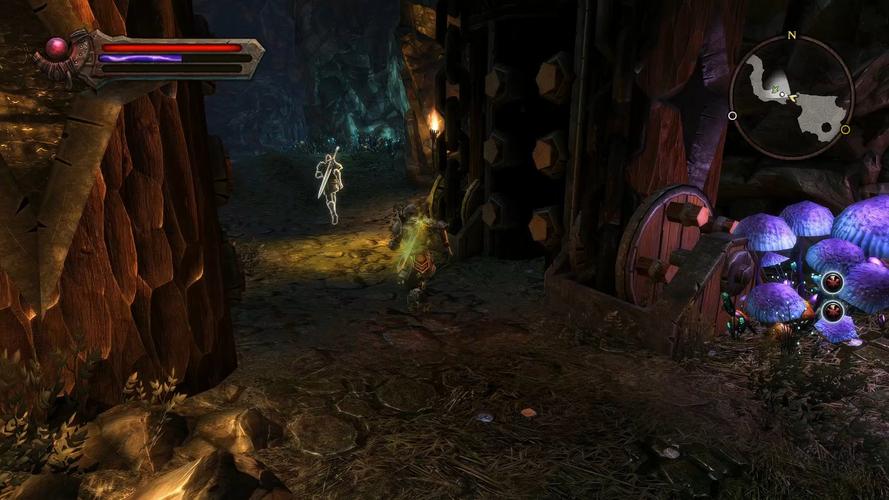The image size is (889, 500).
Task: Select the white ring marker on minimap edge
Action: tap(733, 116)
